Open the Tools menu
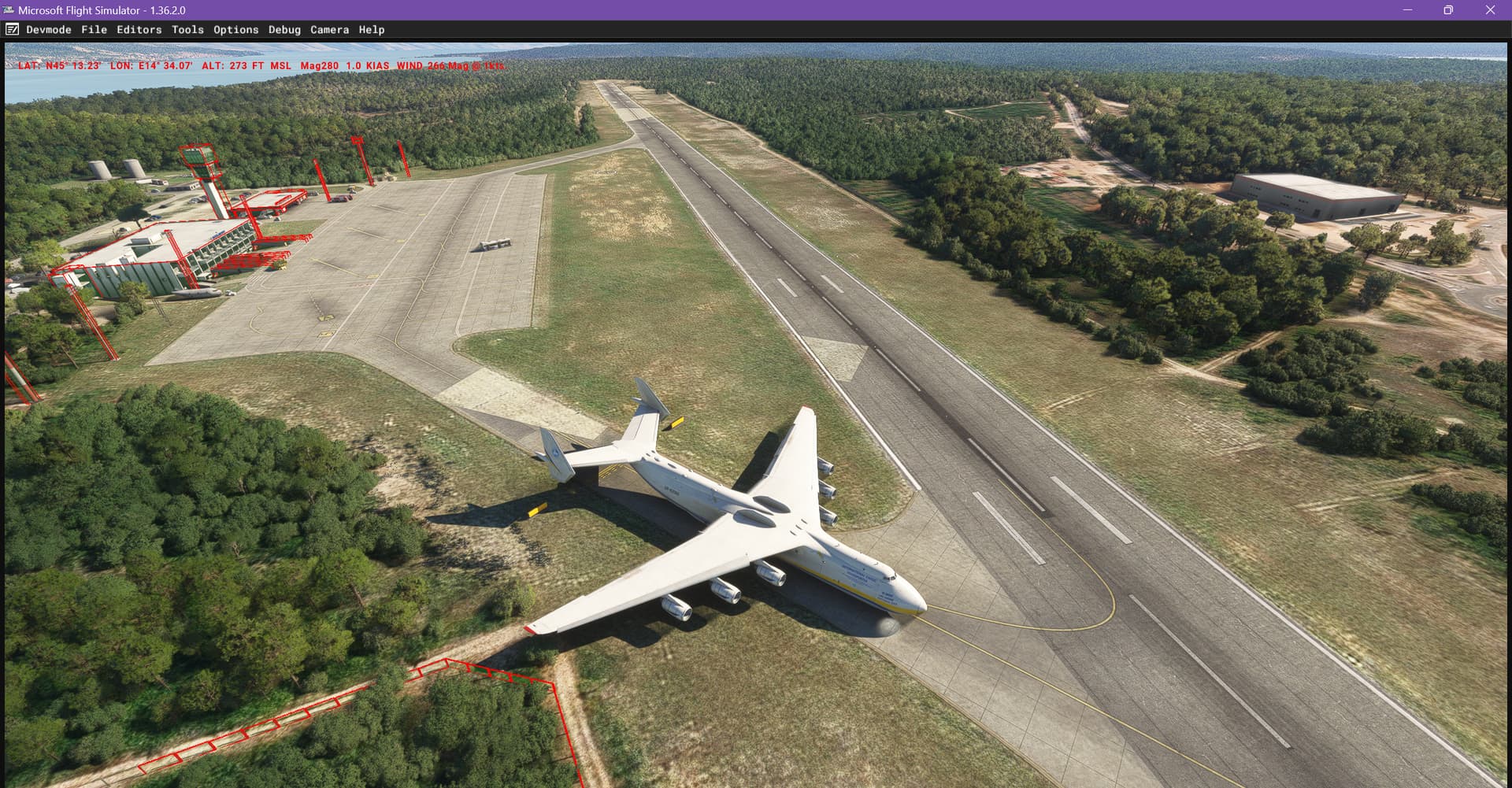 coord(187,29)
